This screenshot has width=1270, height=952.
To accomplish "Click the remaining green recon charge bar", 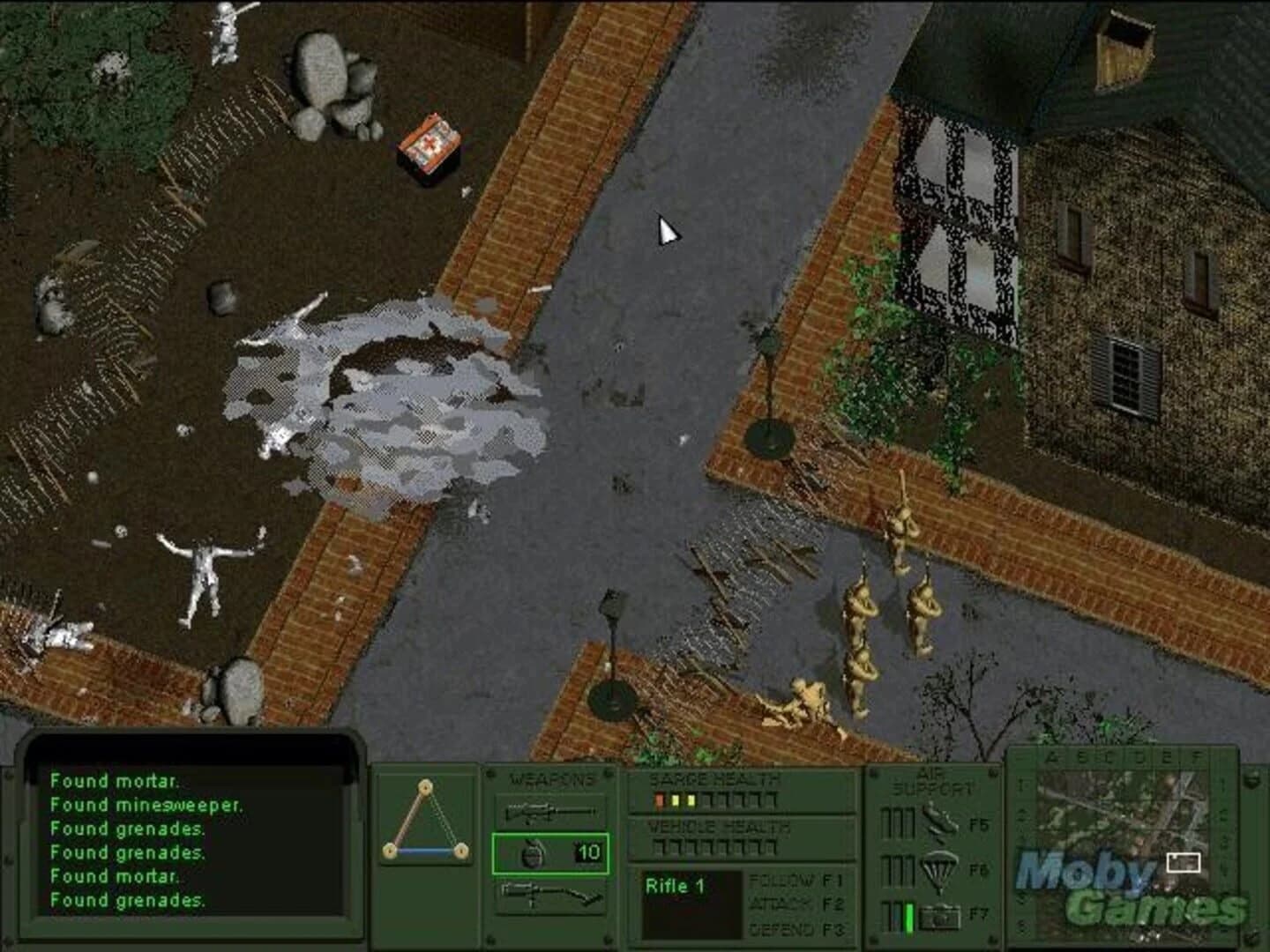I will click(908, 915).
